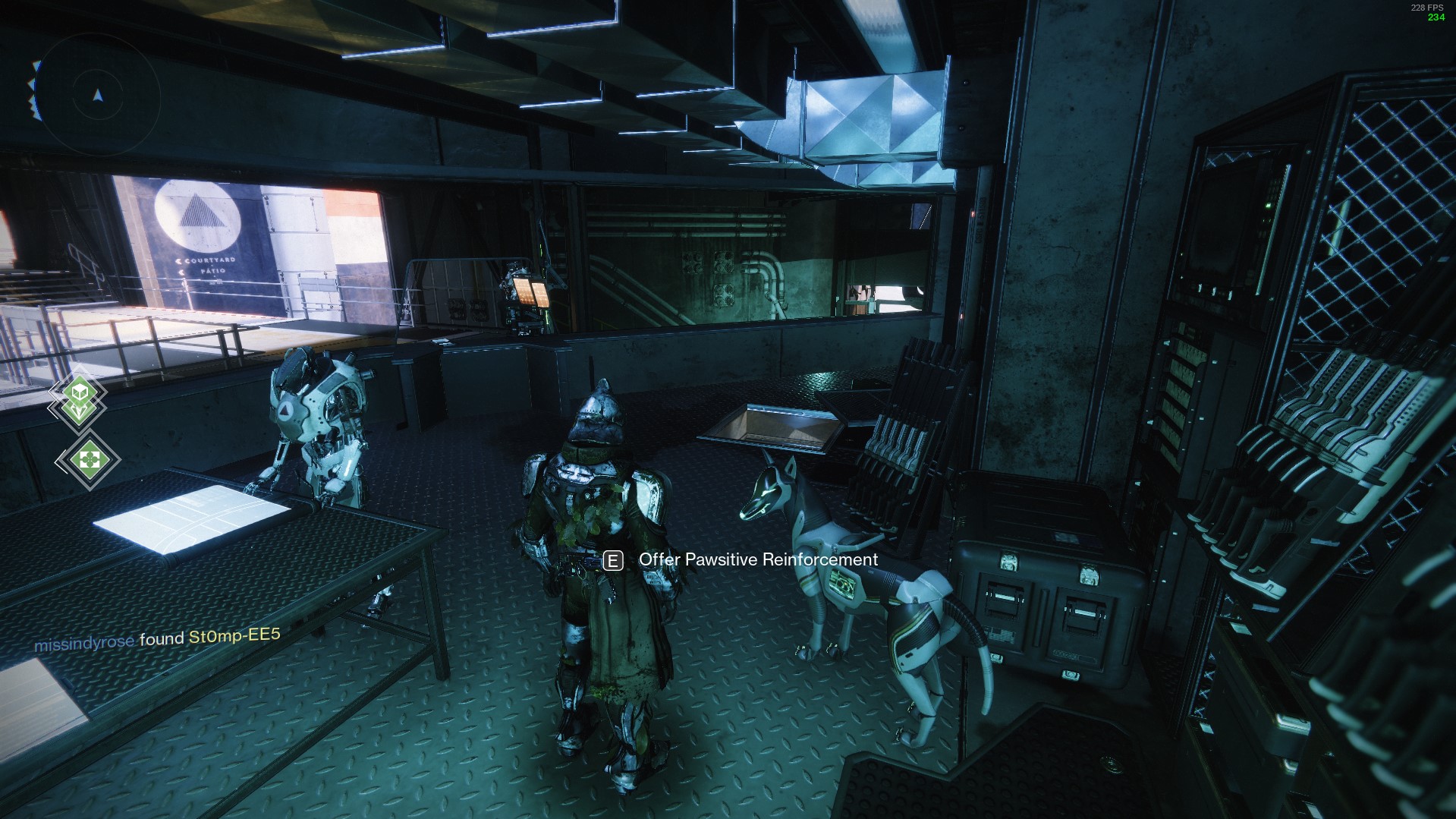Screen dimensions: 1456x819
Task: Click the missindyrose found St0mp-EE5 feed message
Action: coord(157,638)
